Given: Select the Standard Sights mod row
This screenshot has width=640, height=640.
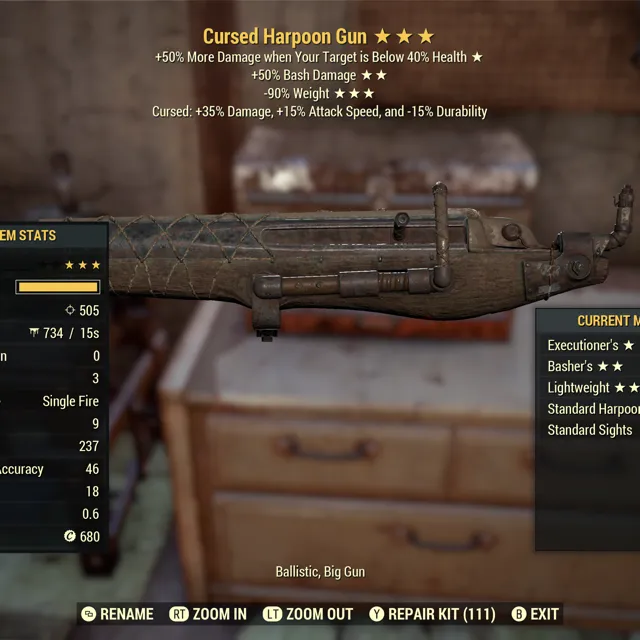Looking at the screenshot, I should click(x=591, y=430).
